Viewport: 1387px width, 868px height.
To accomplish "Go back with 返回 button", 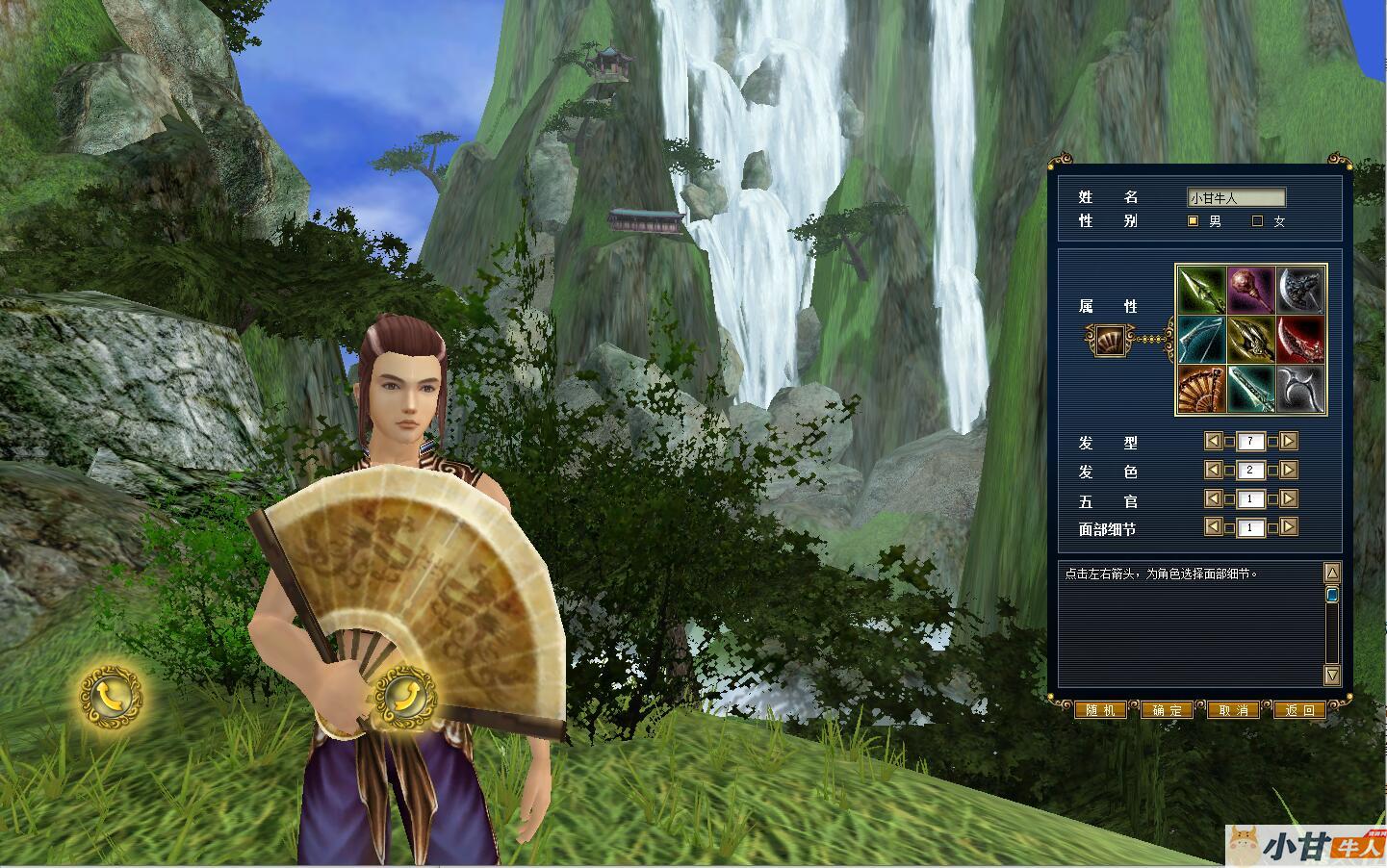I will click(1299, 710).
